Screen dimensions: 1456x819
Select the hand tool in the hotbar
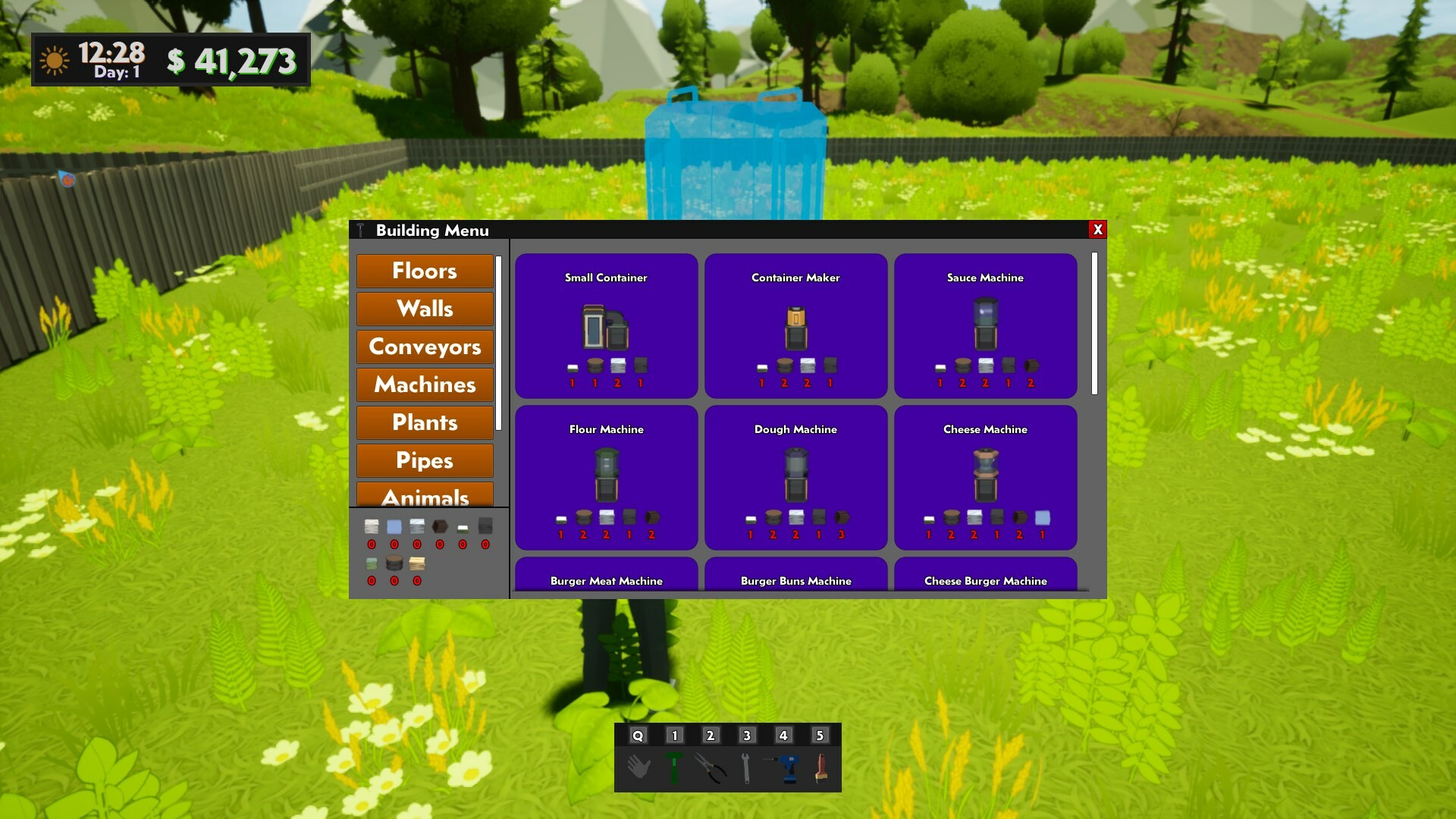639,767
